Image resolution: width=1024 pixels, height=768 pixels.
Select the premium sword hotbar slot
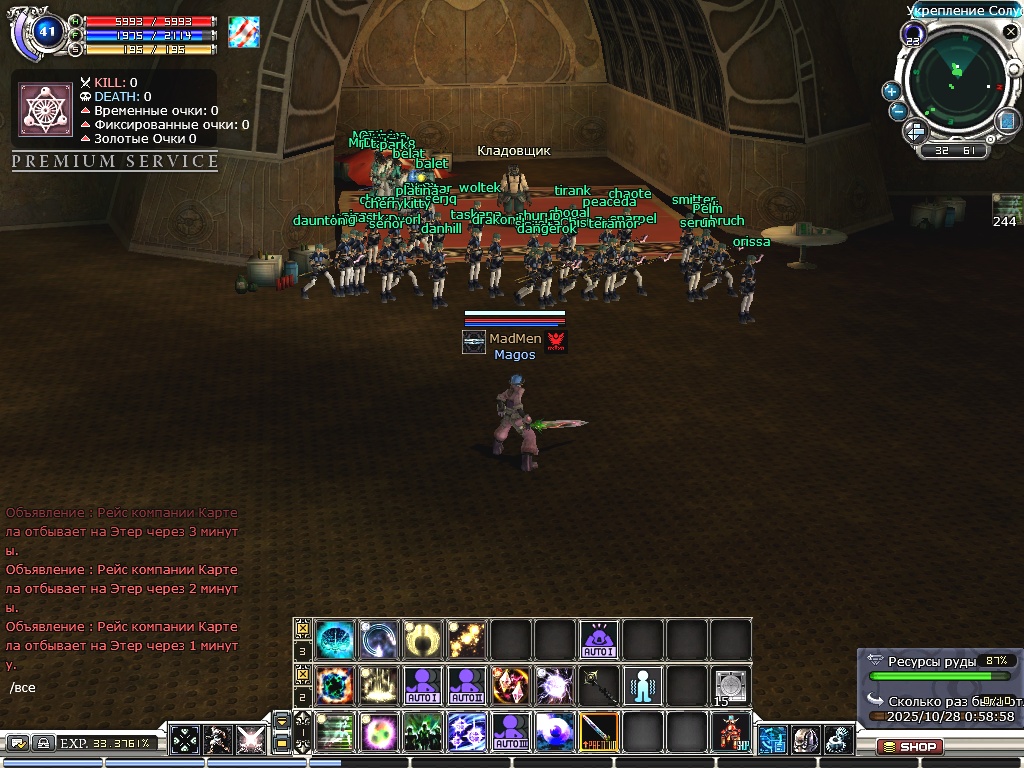tap(599, 732)
